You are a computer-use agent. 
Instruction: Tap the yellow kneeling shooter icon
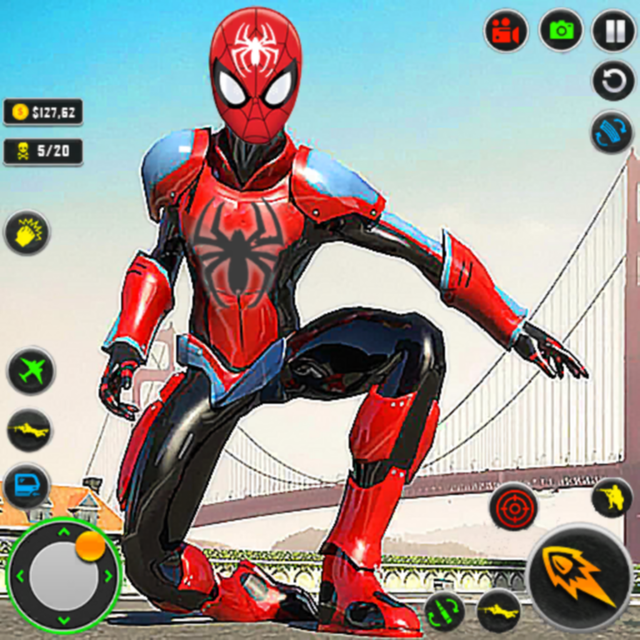(x=611, y=497)
